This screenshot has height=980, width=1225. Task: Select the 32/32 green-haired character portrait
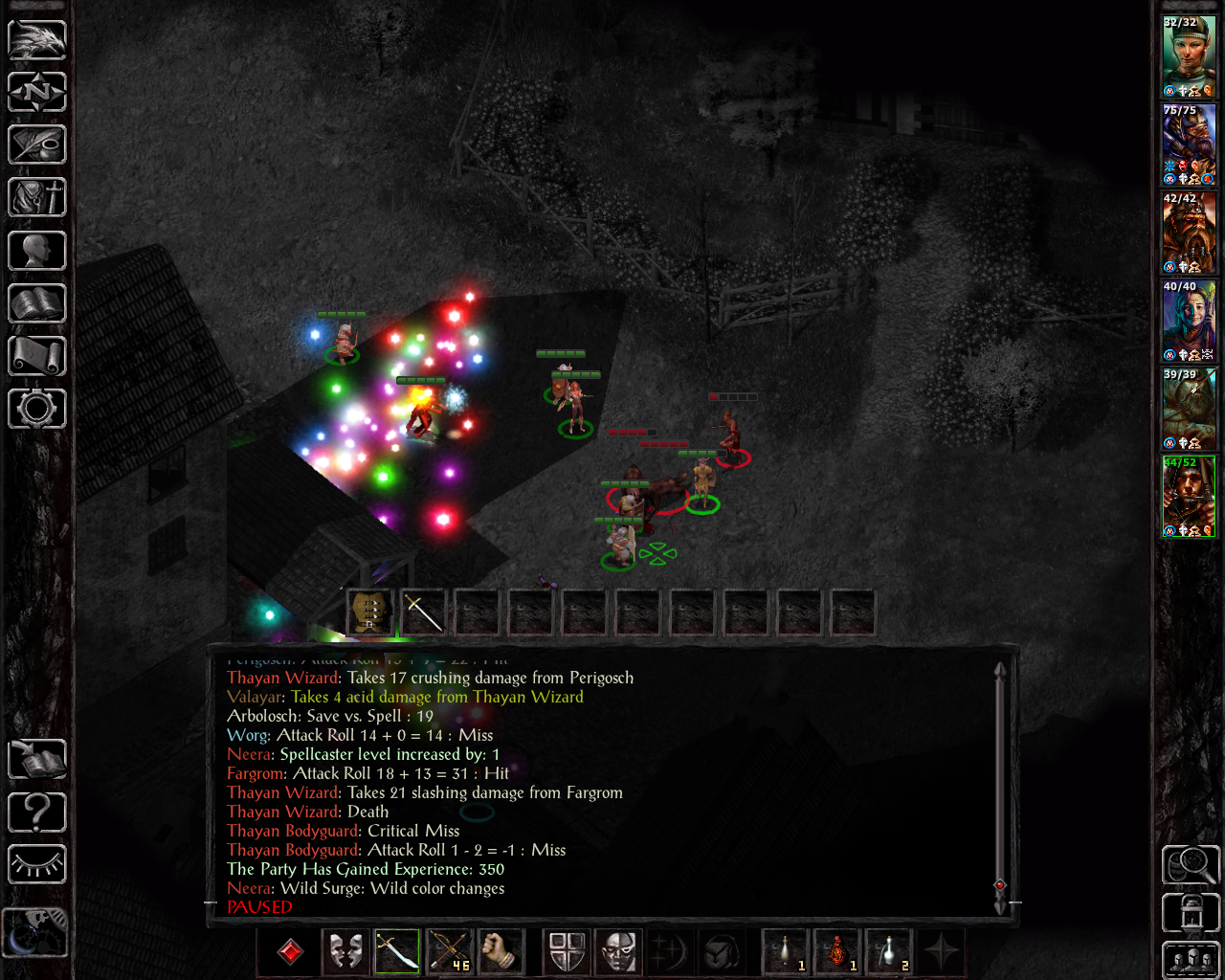pos(1189,56)
